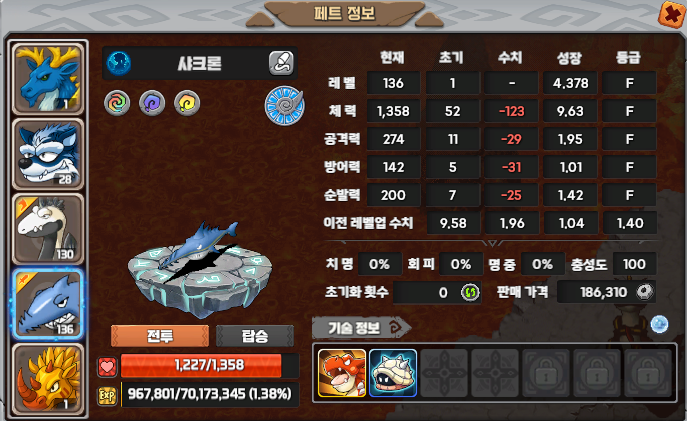Click the purple swirl orb icon
The width and height of the screenshot is (687, 421).
pyautogui.click(x=151, y=101)
